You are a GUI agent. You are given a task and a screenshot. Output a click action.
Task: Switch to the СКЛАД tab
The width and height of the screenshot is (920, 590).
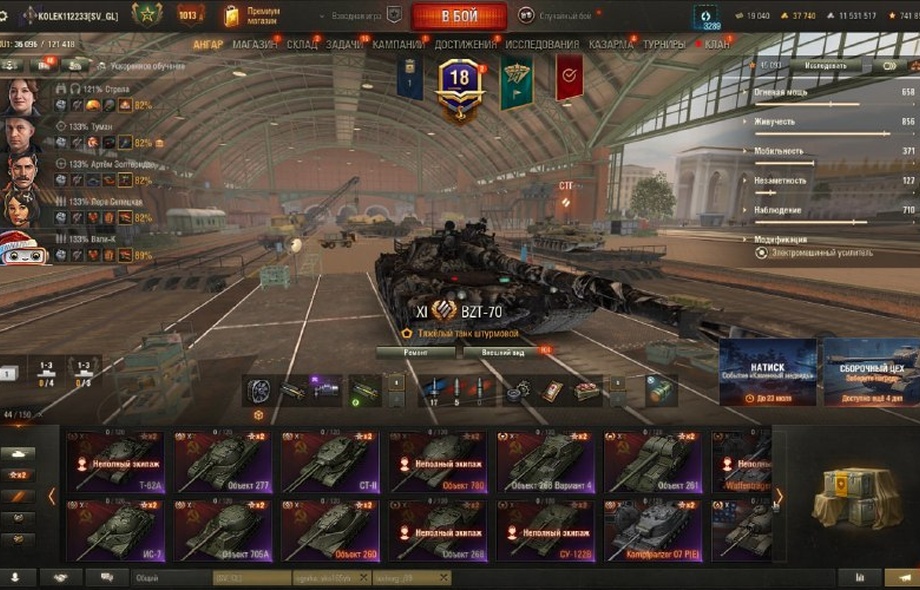[x=301, y=44]
